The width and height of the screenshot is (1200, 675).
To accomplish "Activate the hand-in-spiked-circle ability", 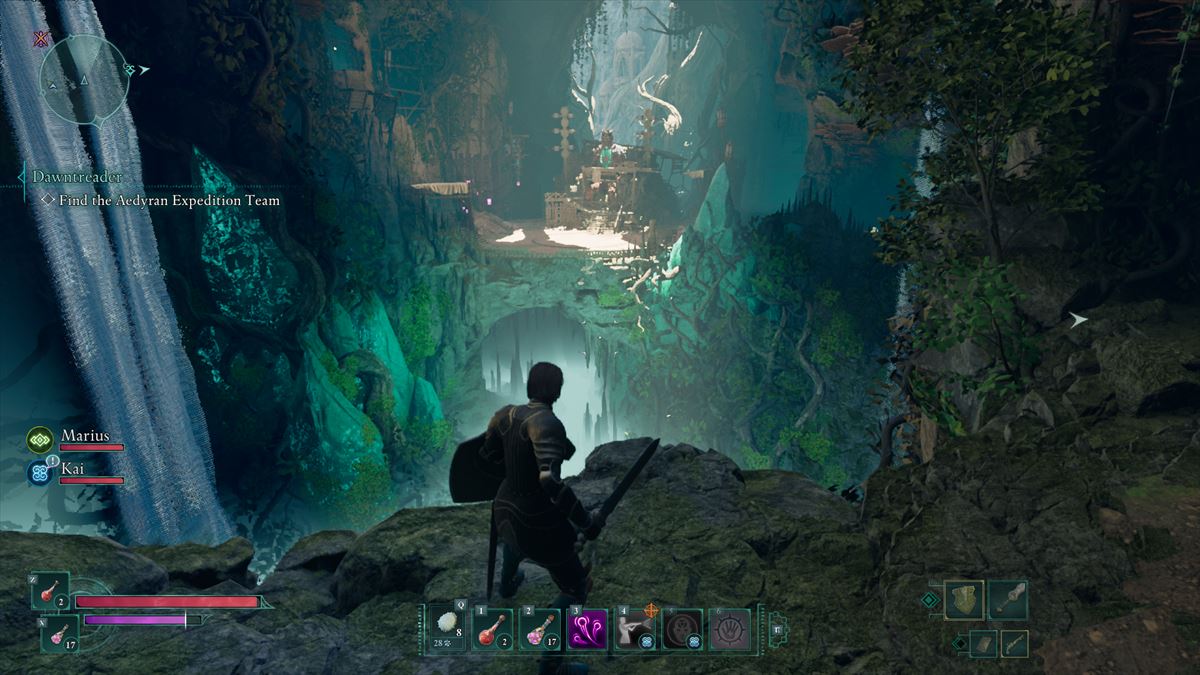I will (x=729, y=630).
